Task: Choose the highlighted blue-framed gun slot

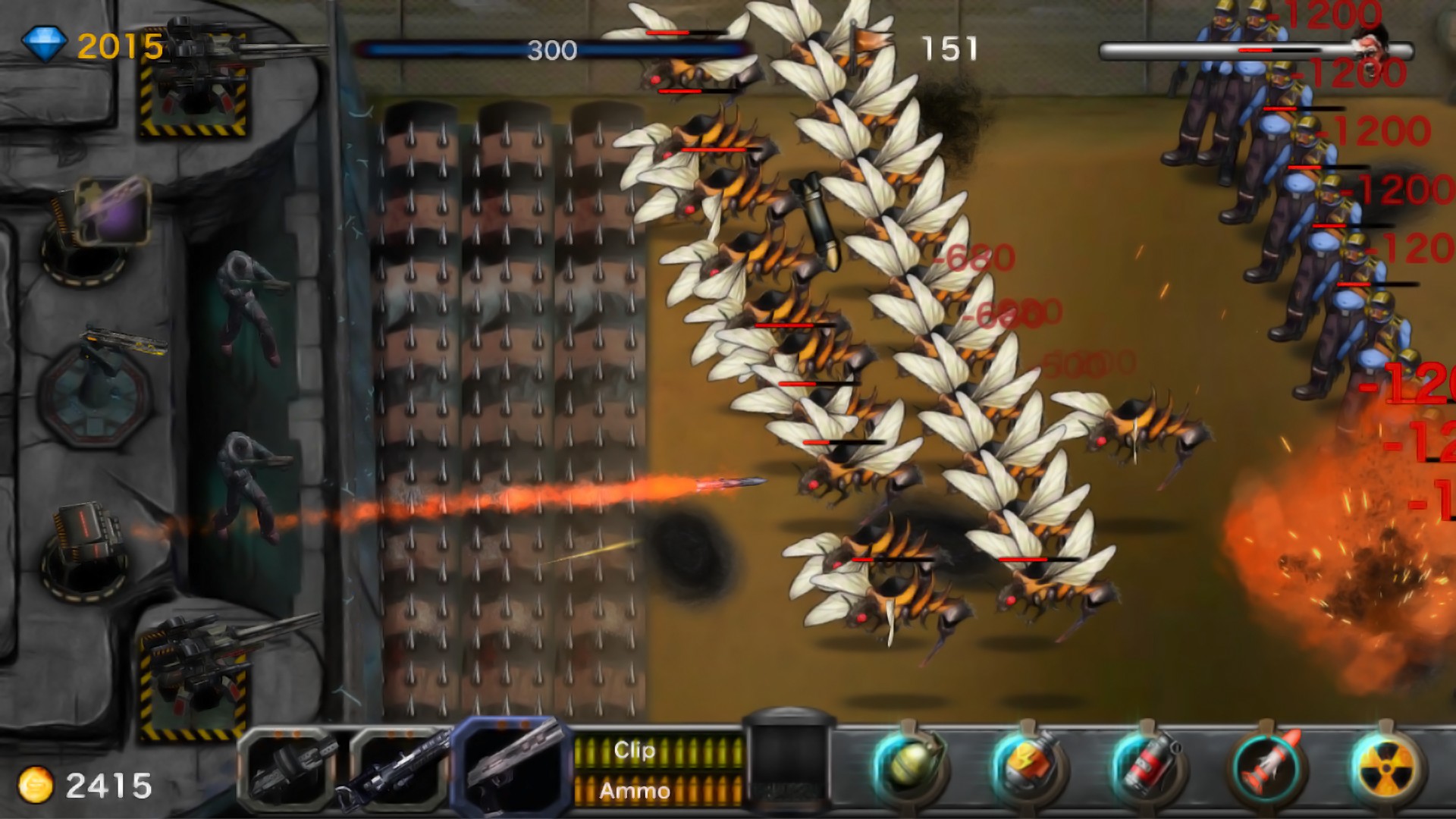Action: [x=513, y=767]
